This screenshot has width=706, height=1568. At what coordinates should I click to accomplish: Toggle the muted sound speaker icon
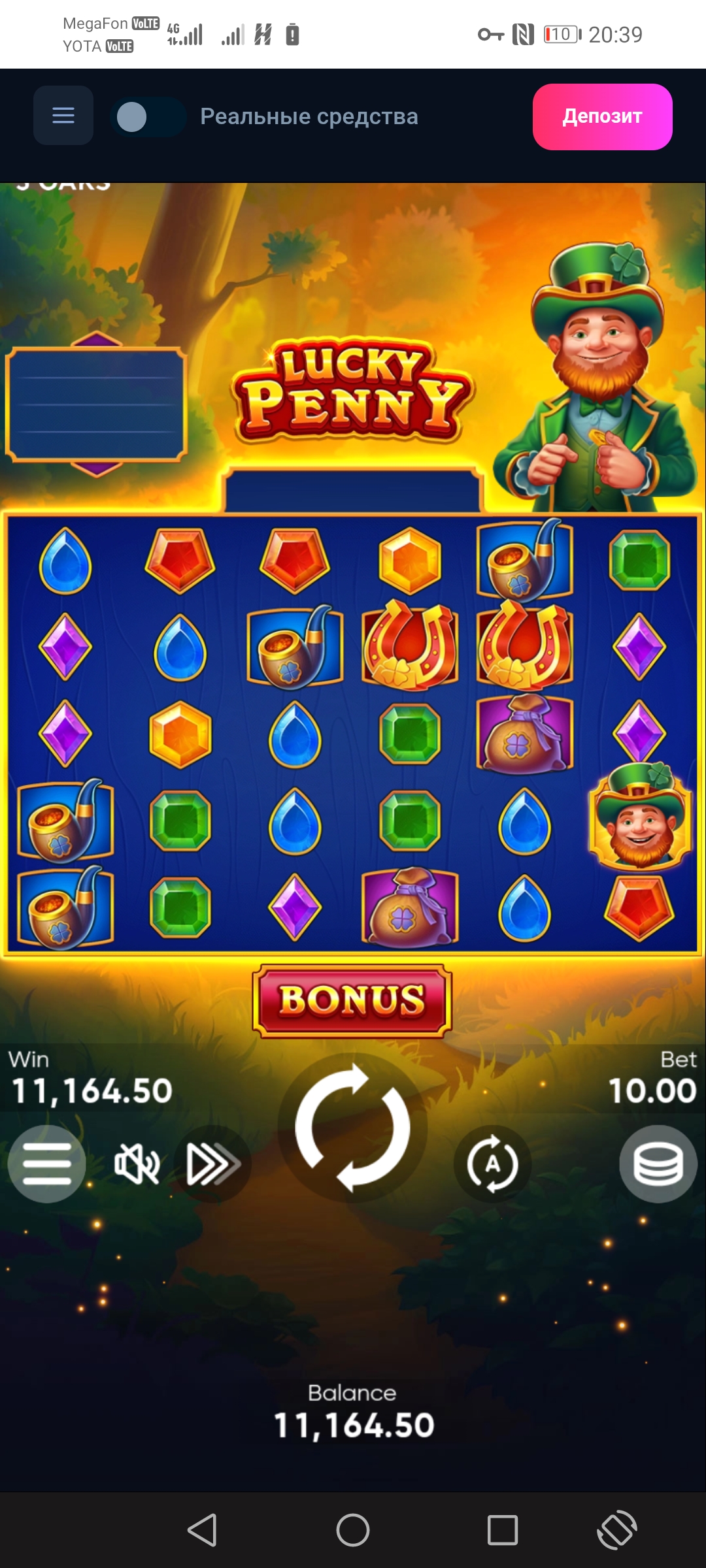[137, 1164]
